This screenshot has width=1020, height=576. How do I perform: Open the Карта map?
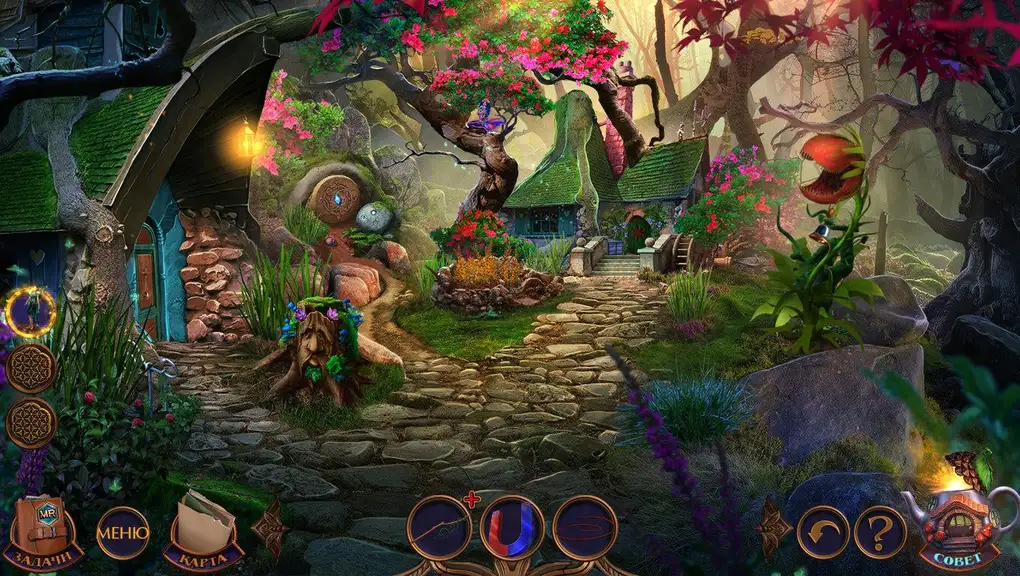click(x=203, y=531)
